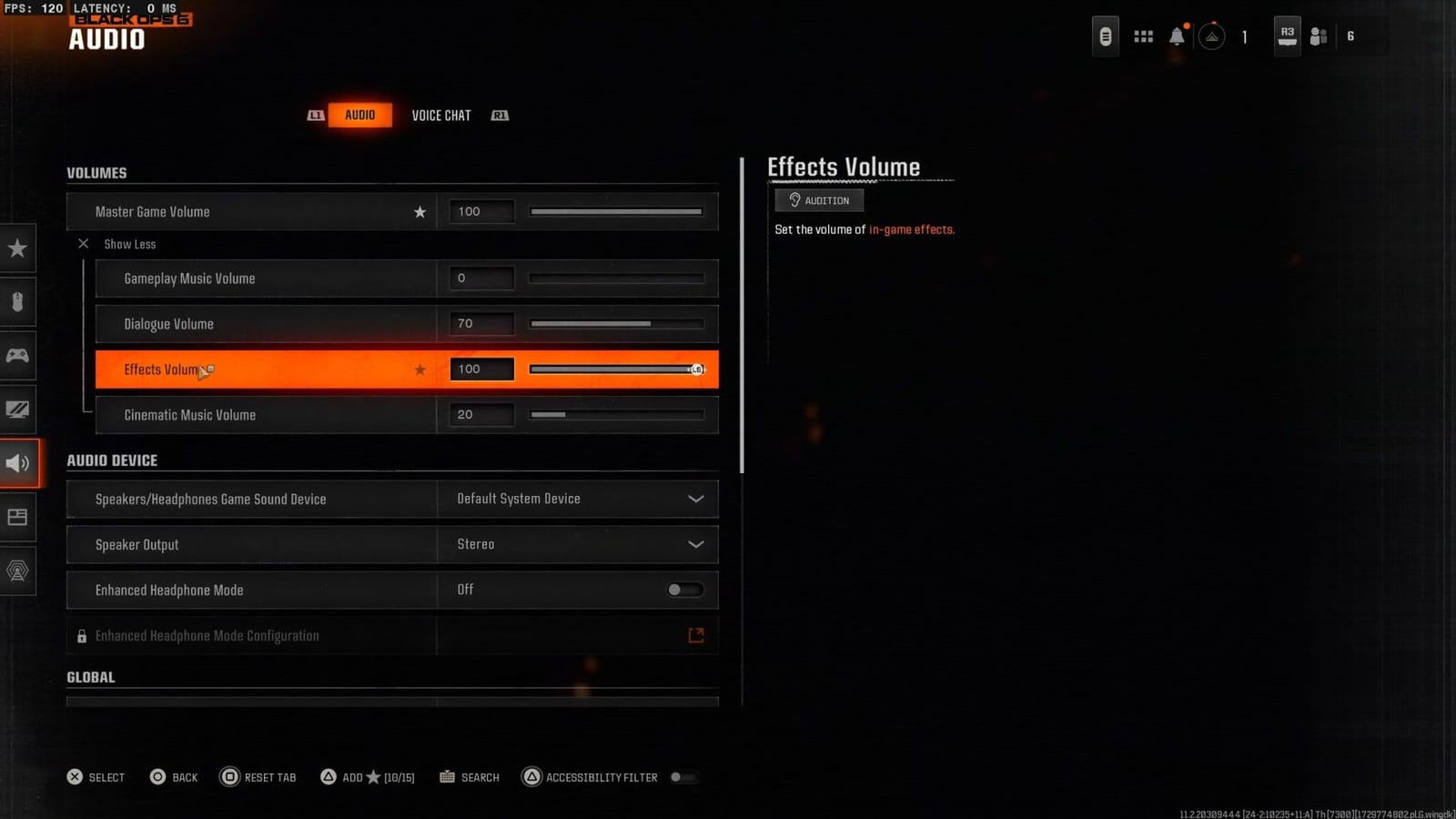Open the Search option at bottom bar

[x=470, y=777]
